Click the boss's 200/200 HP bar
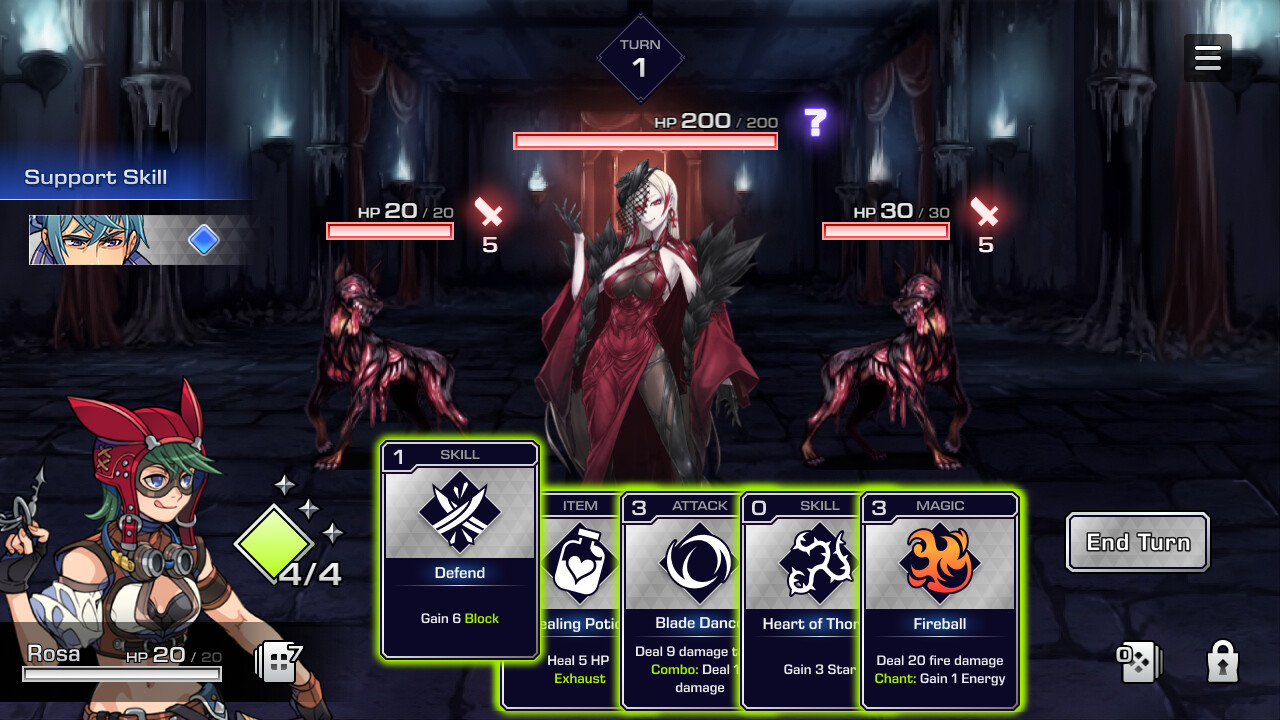 (645, 140)
